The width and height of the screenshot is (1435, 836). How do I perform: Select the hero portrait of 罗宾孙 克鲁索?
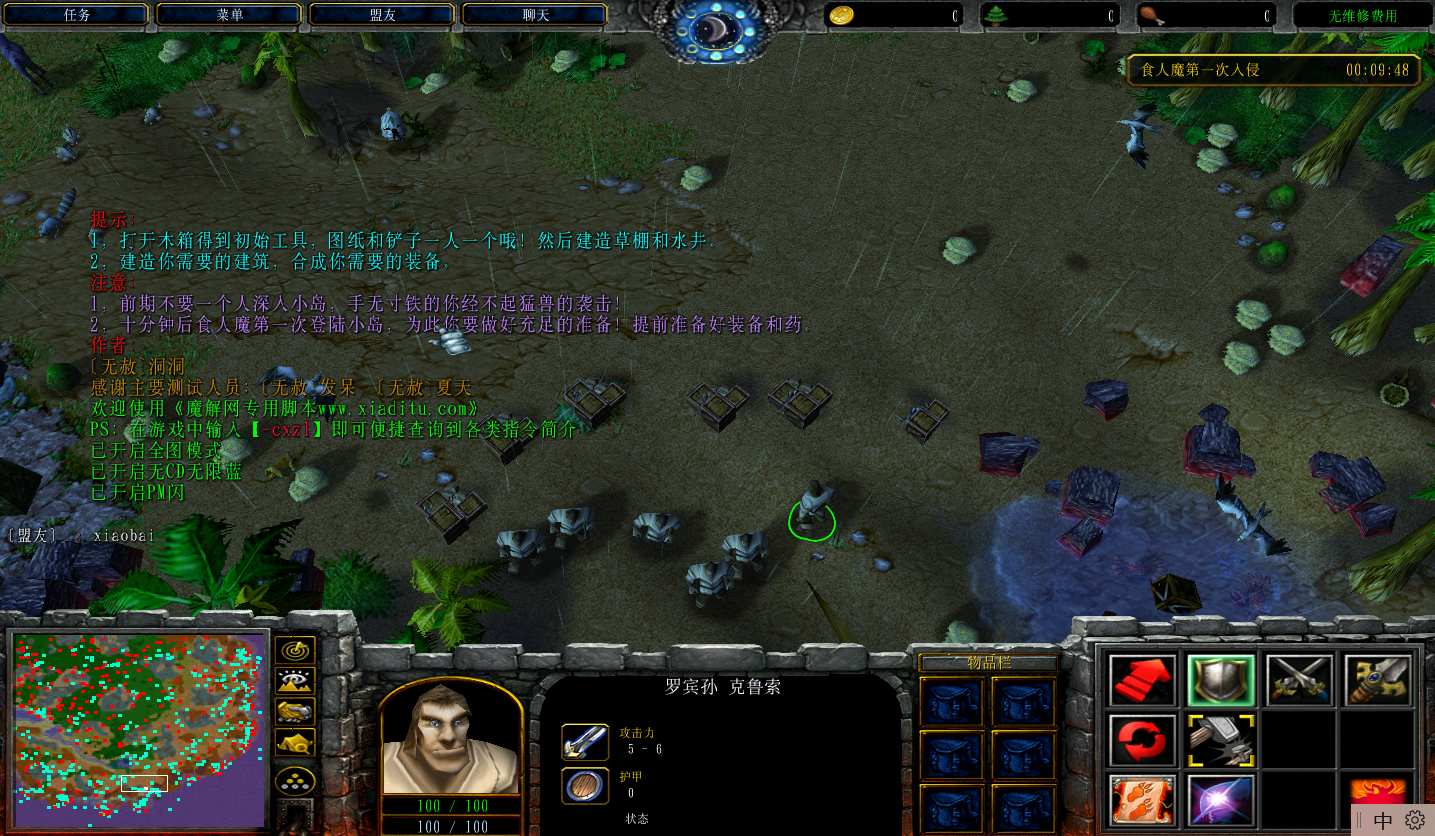[451, 740]
